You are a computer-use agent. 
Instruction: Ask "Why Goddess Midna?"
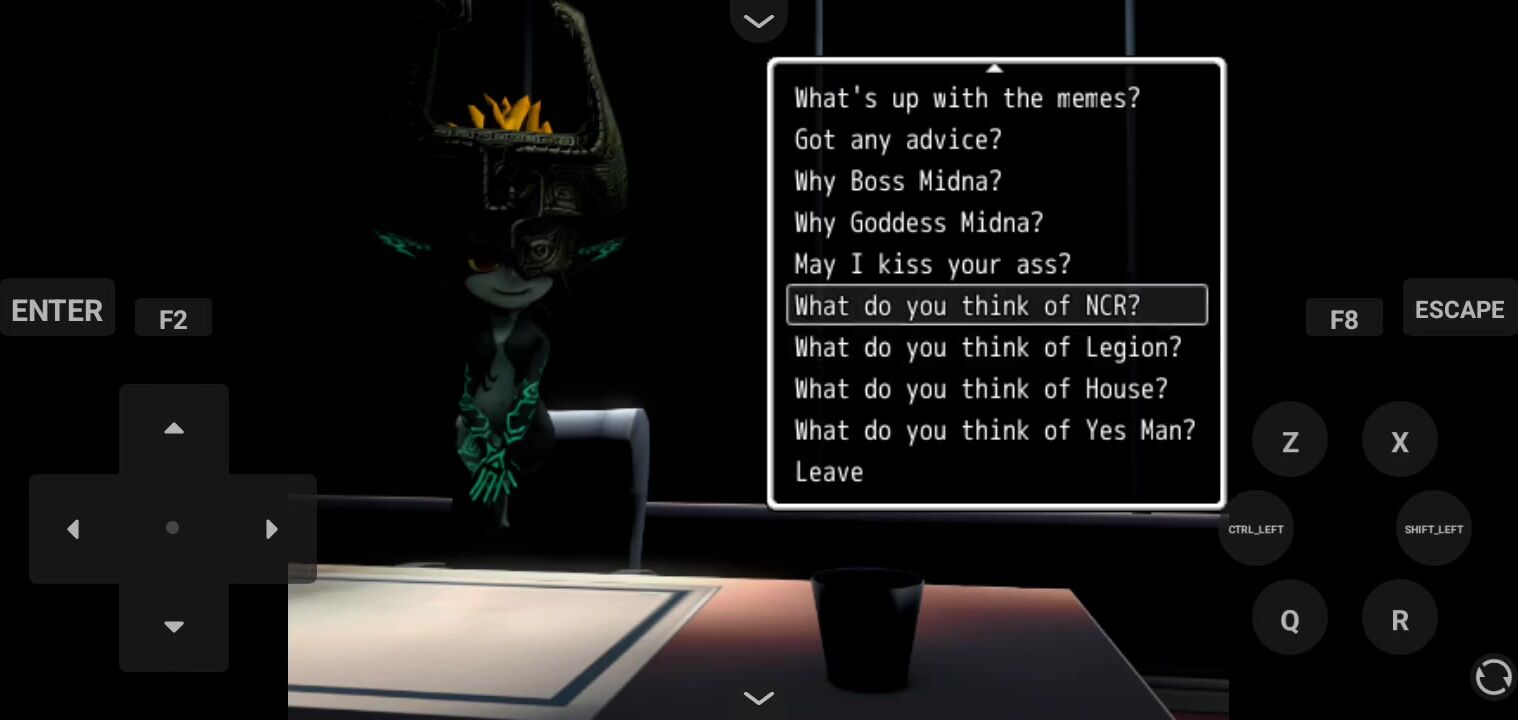click(x=918, y=222)
